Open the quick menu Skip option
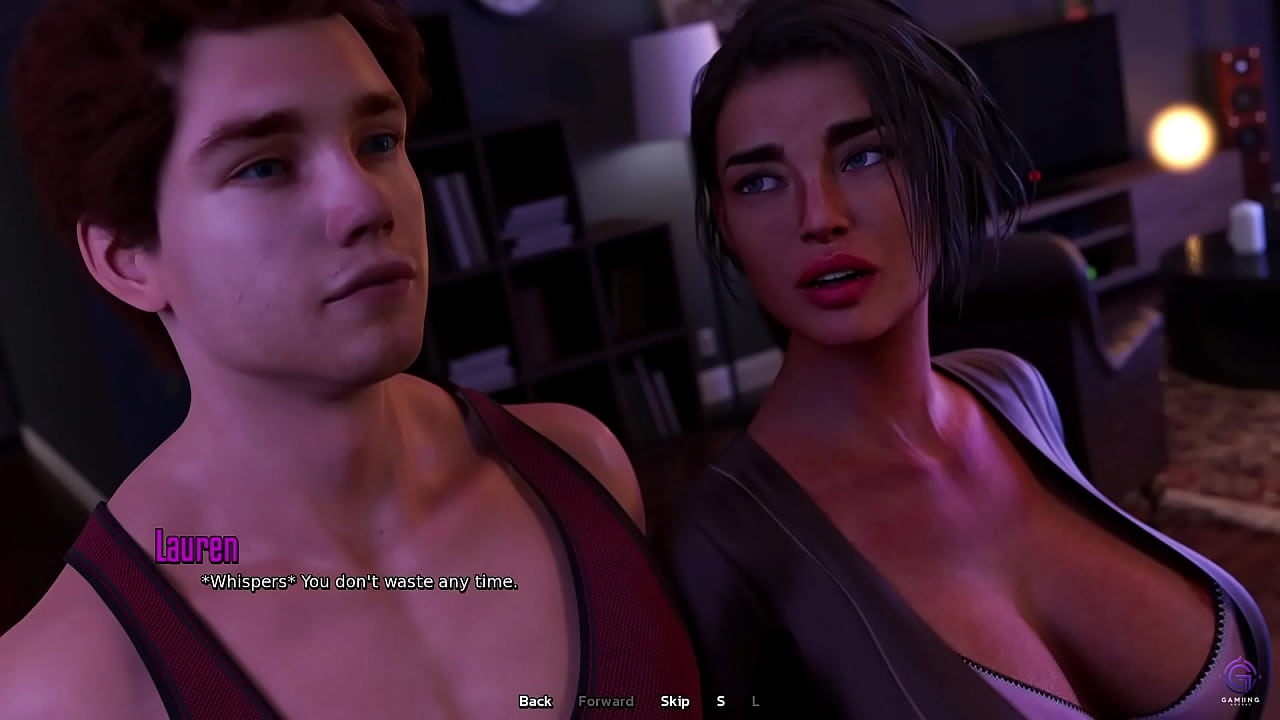Viewport: 1280px width, 720px height. pyautogui.click(x=675, y=702)
